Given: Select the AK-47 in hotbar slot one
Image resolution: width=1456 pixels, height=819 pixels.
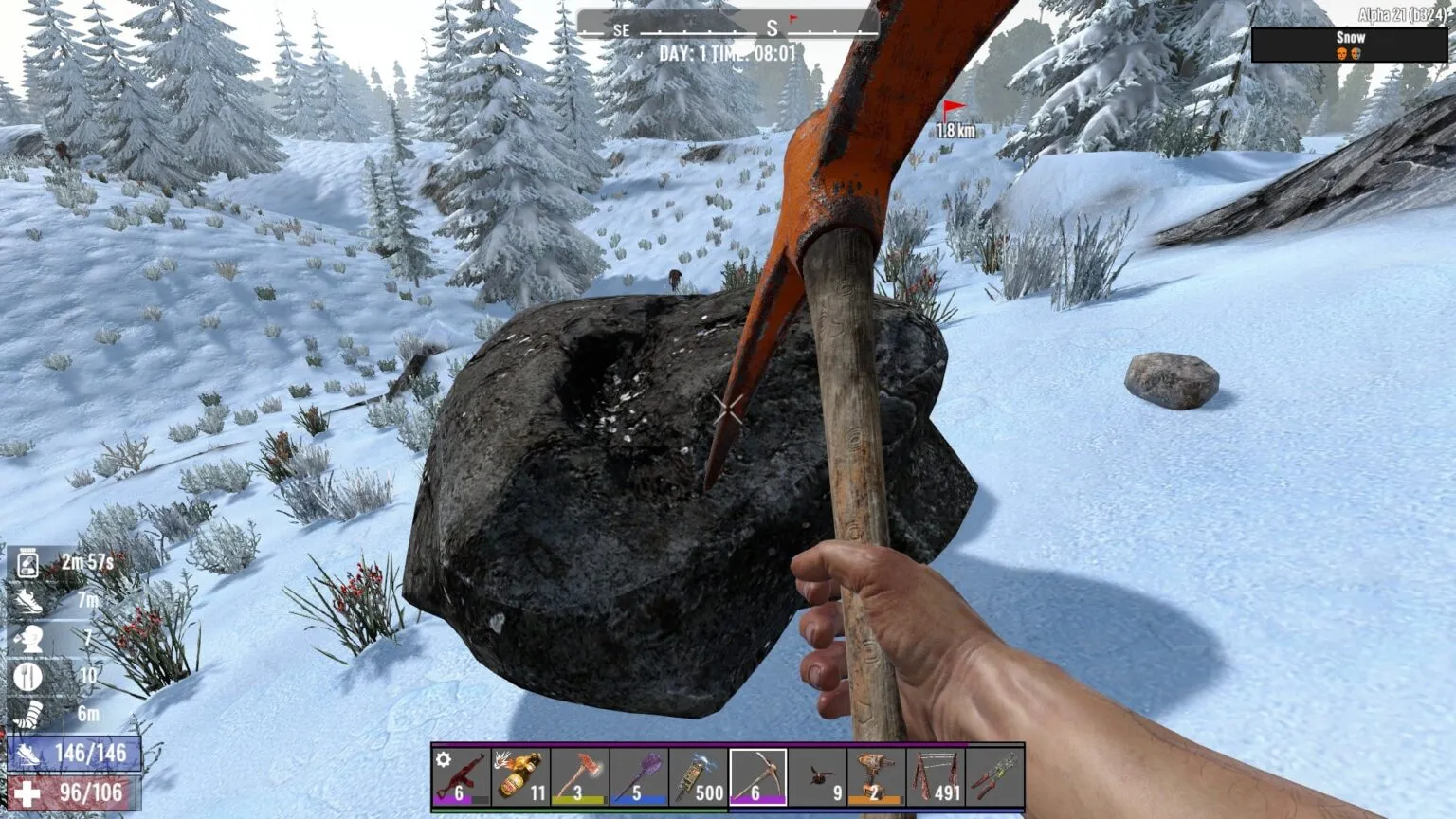Looking at the screenshot, I should (x=461, y=777).
